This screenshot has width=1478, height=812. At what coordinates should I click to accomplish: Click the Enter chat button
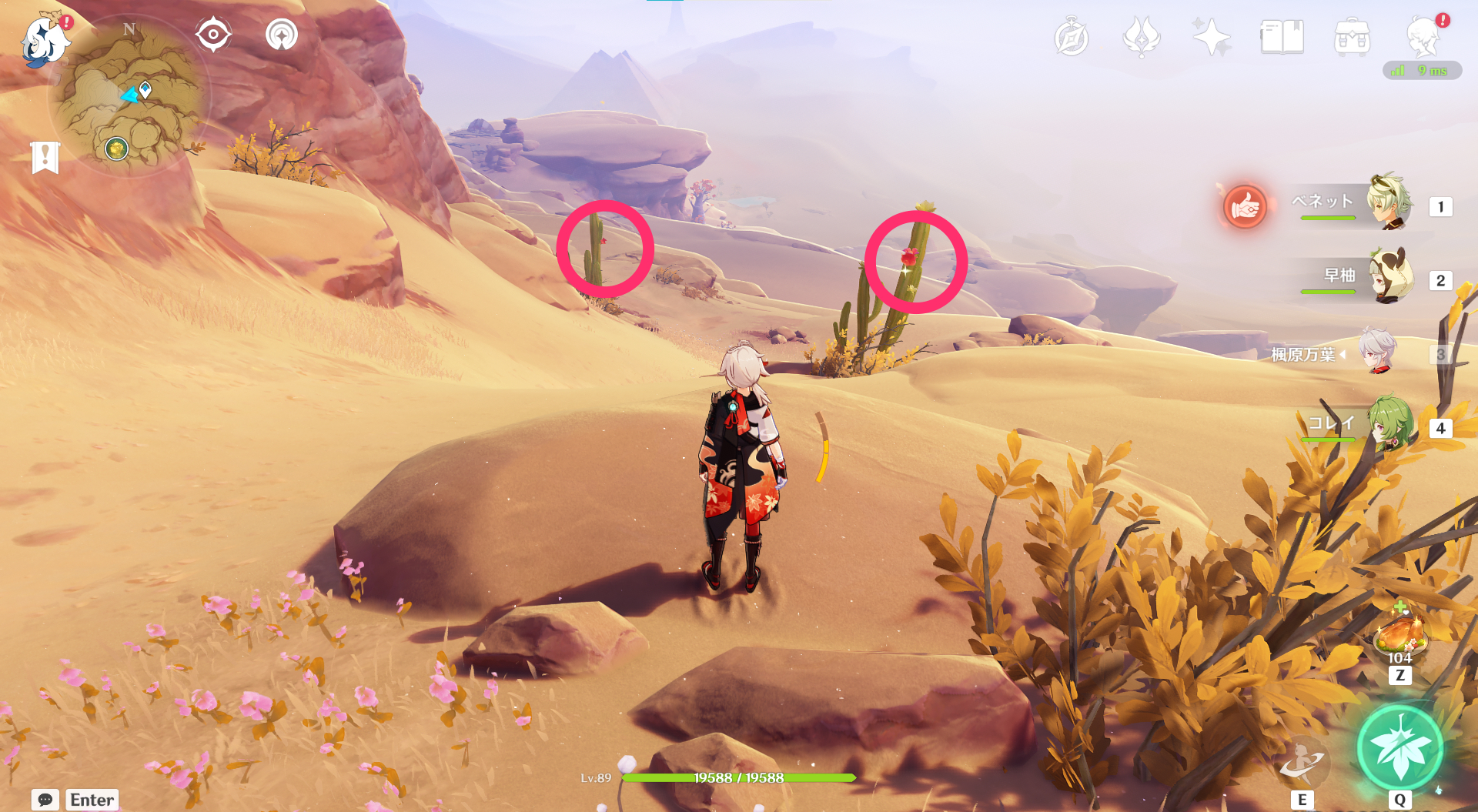pos(91,800)
